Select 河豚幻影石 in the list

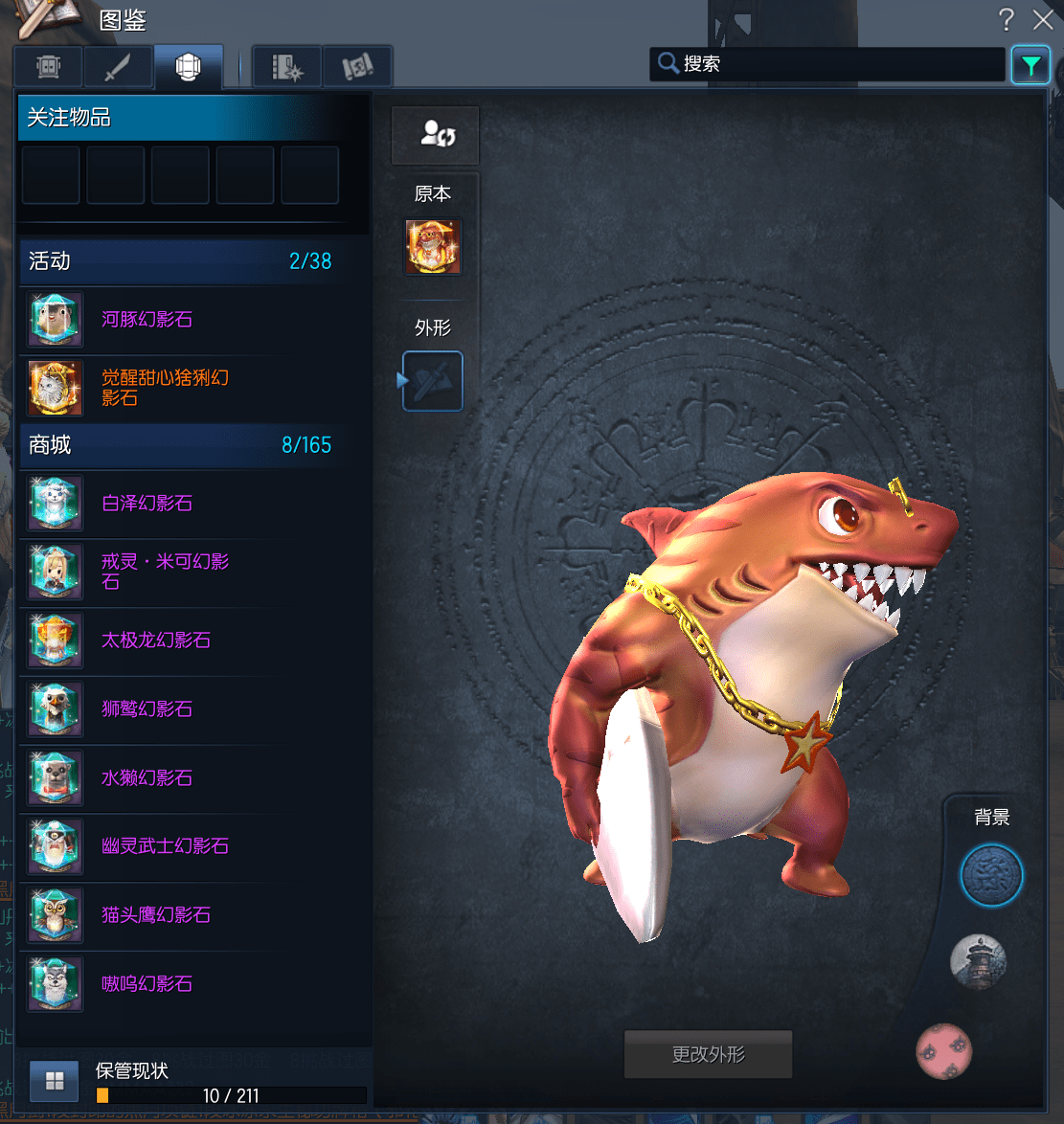[147, 320]
